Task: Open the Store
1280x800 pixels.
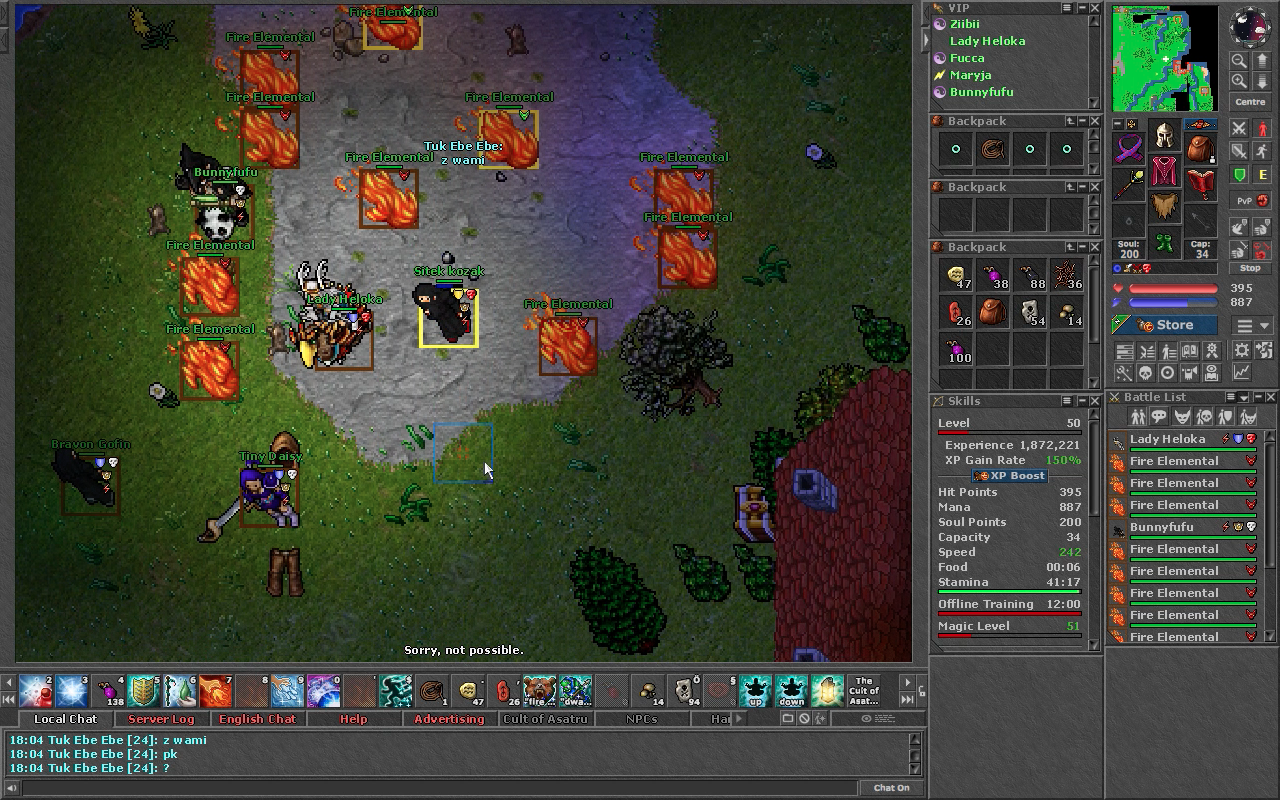Action: tap(1165, 325)
